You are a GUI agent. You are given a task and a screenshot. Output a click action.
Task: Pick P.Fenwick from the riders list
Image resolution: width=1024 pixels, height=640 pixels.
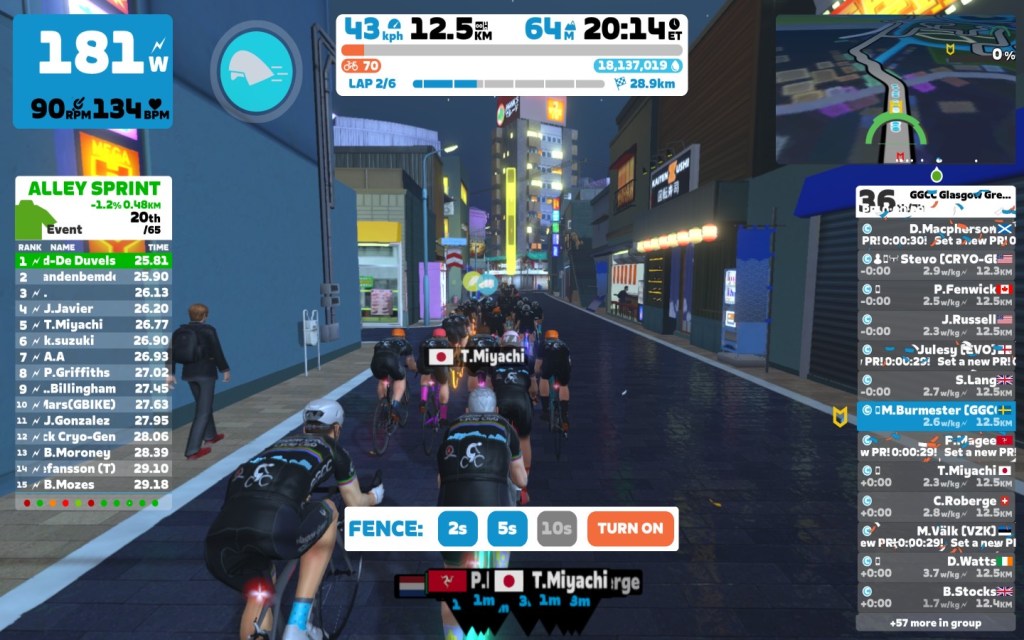tap(936, 295)
